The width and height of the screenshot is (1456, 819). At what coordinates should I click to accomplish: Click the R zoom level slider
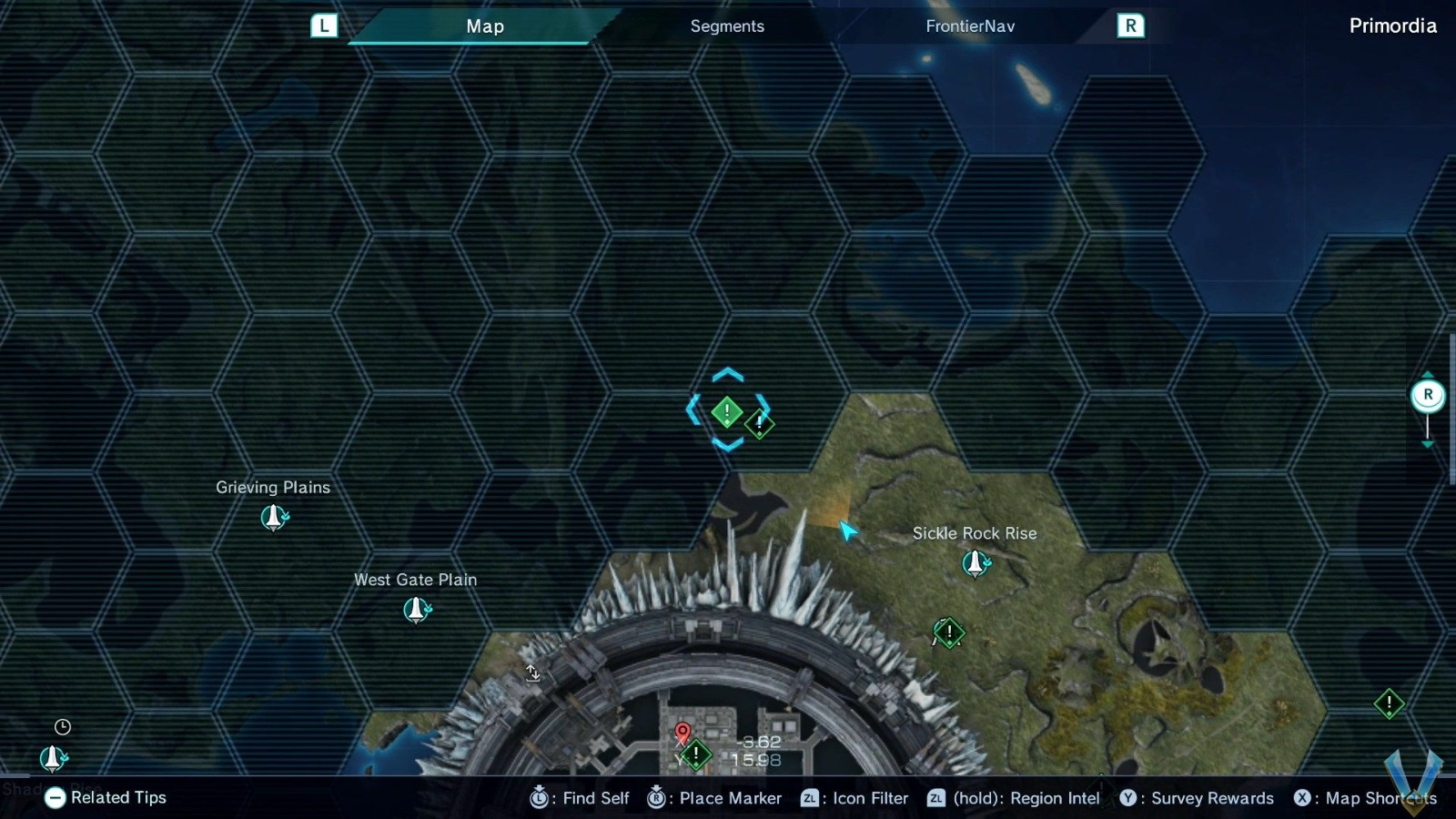click(x=1429, y=395)
